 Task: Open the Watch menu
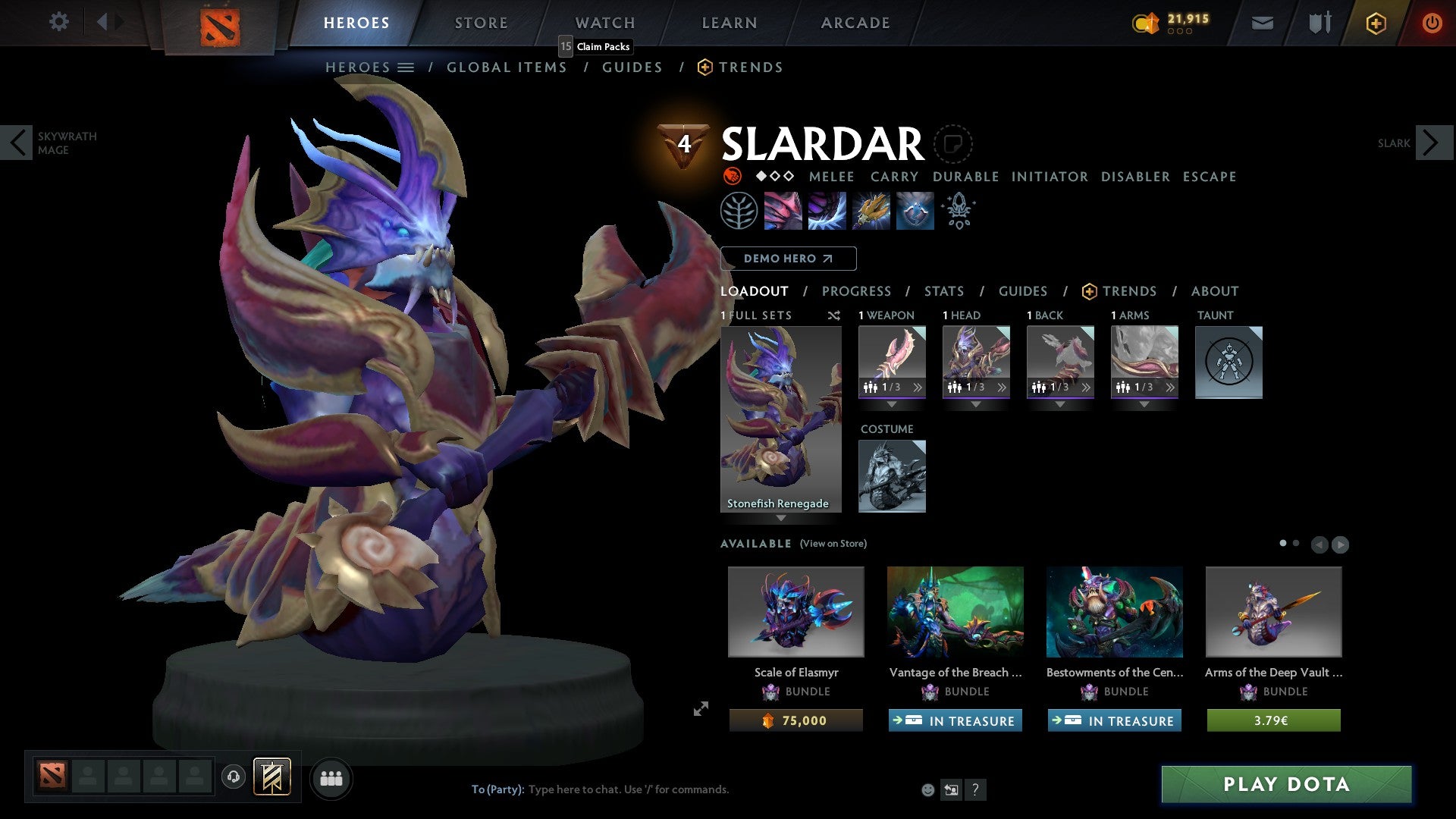click(x=604, y=23)
